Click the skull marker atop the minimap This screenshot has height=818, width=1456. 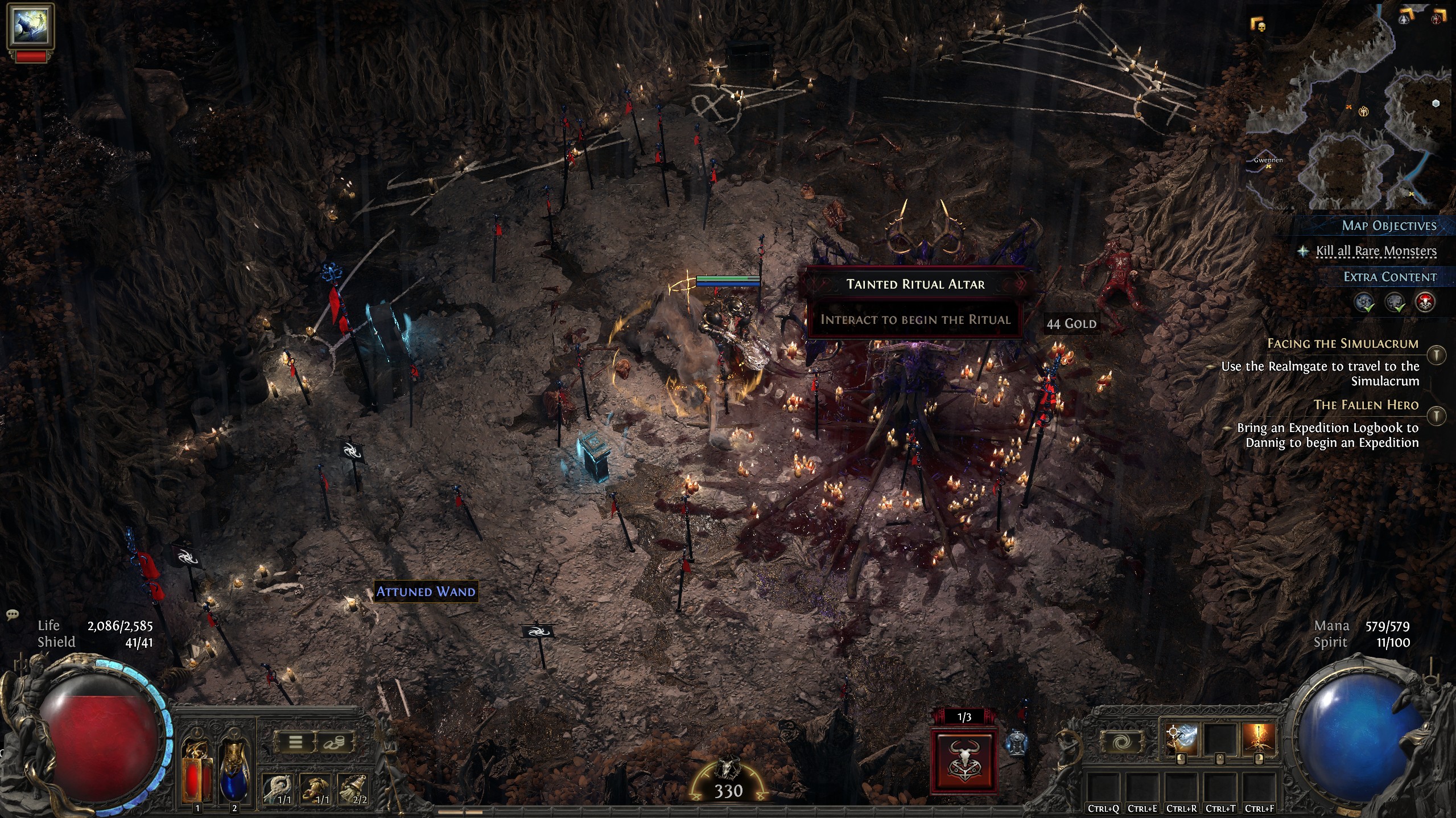click(1262, 28)
